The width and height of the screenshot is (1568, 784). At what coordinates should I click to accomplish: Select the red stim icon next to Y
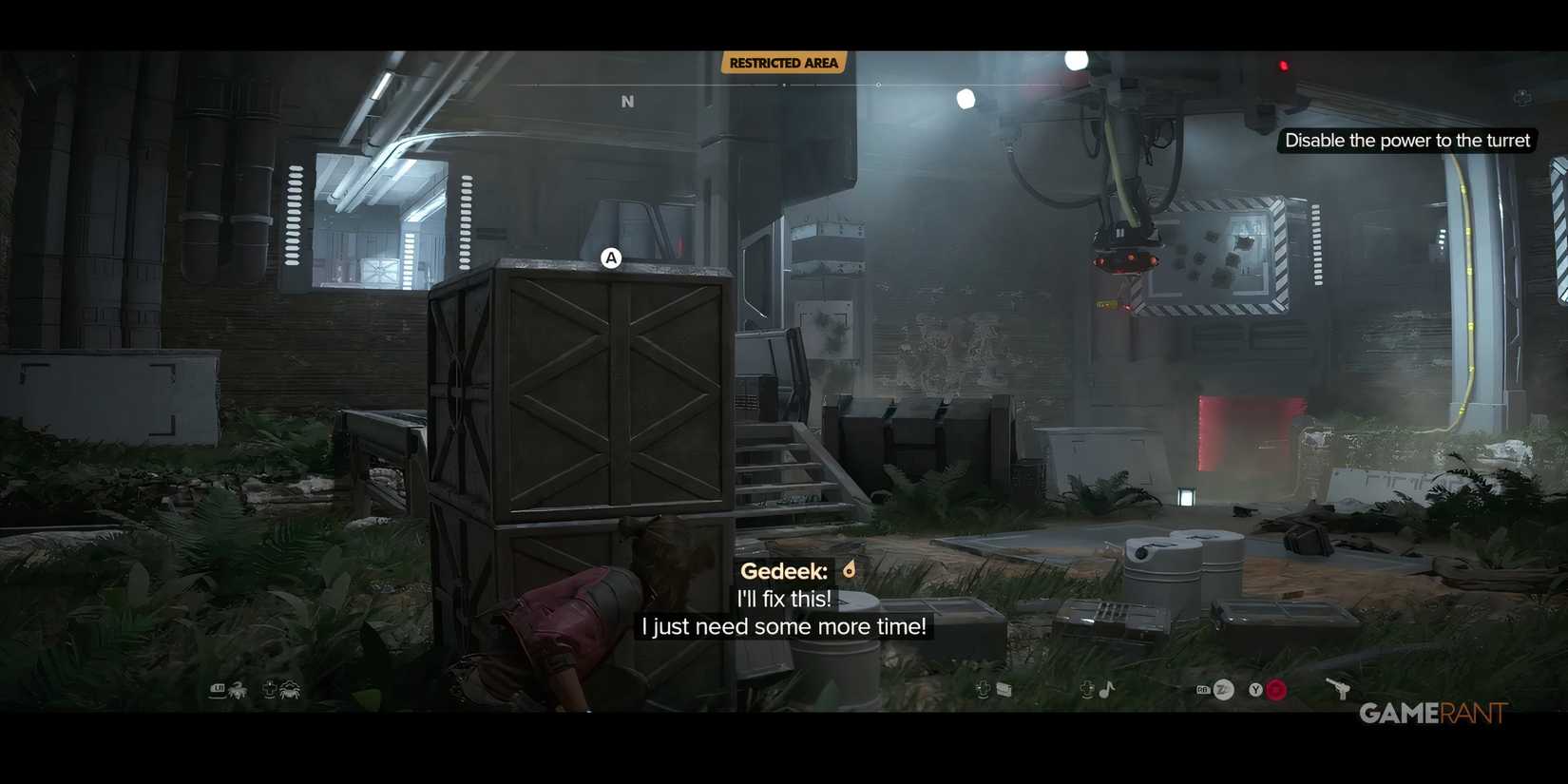[1275, 690]
